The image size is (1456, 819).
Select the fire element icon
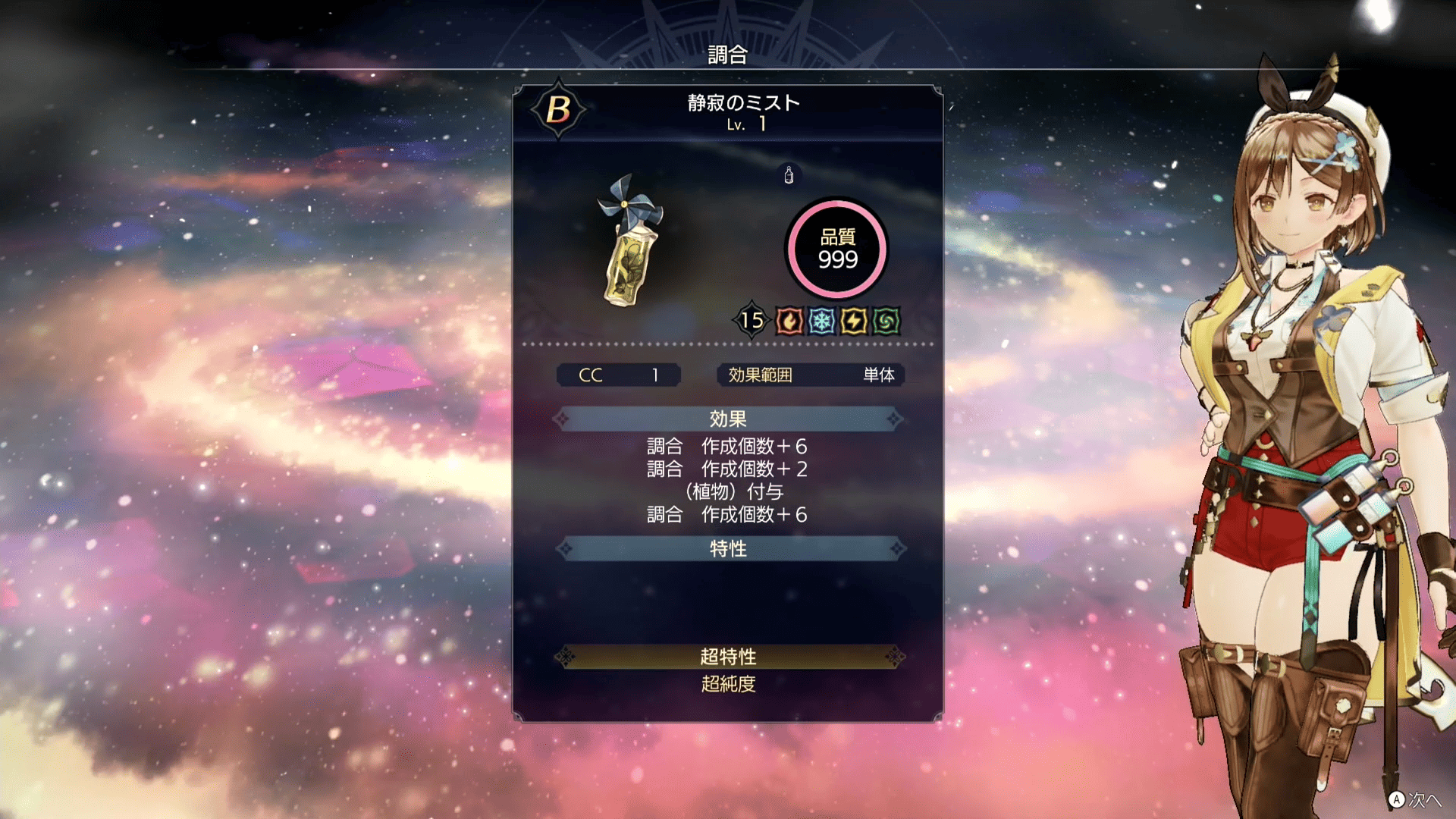789,322
